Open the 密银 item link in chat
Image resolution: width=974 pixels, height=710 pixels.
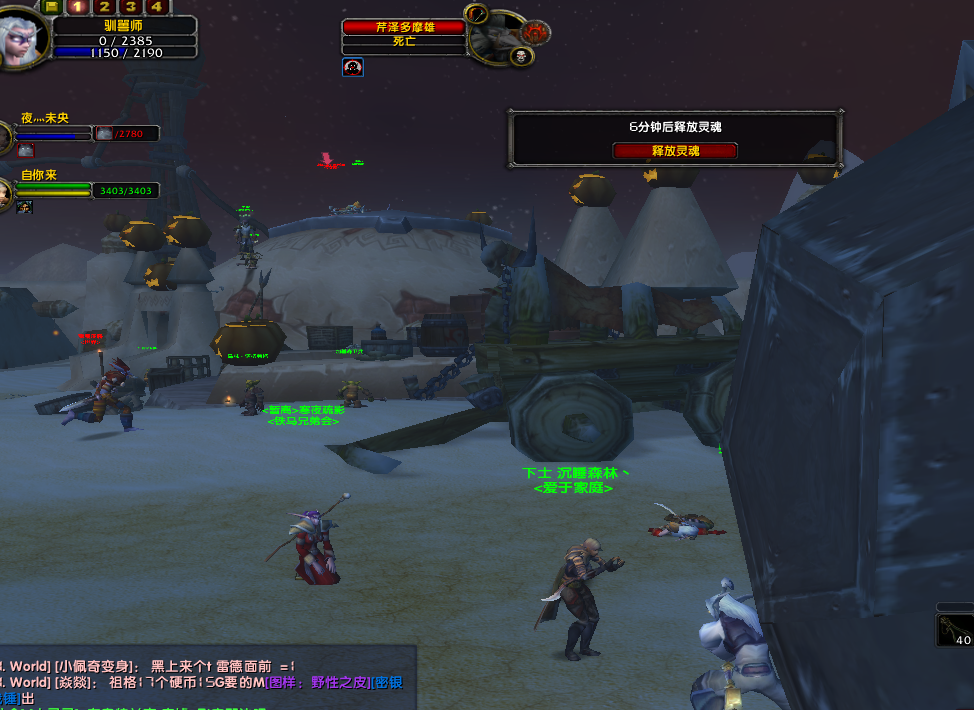click(389, 682)
